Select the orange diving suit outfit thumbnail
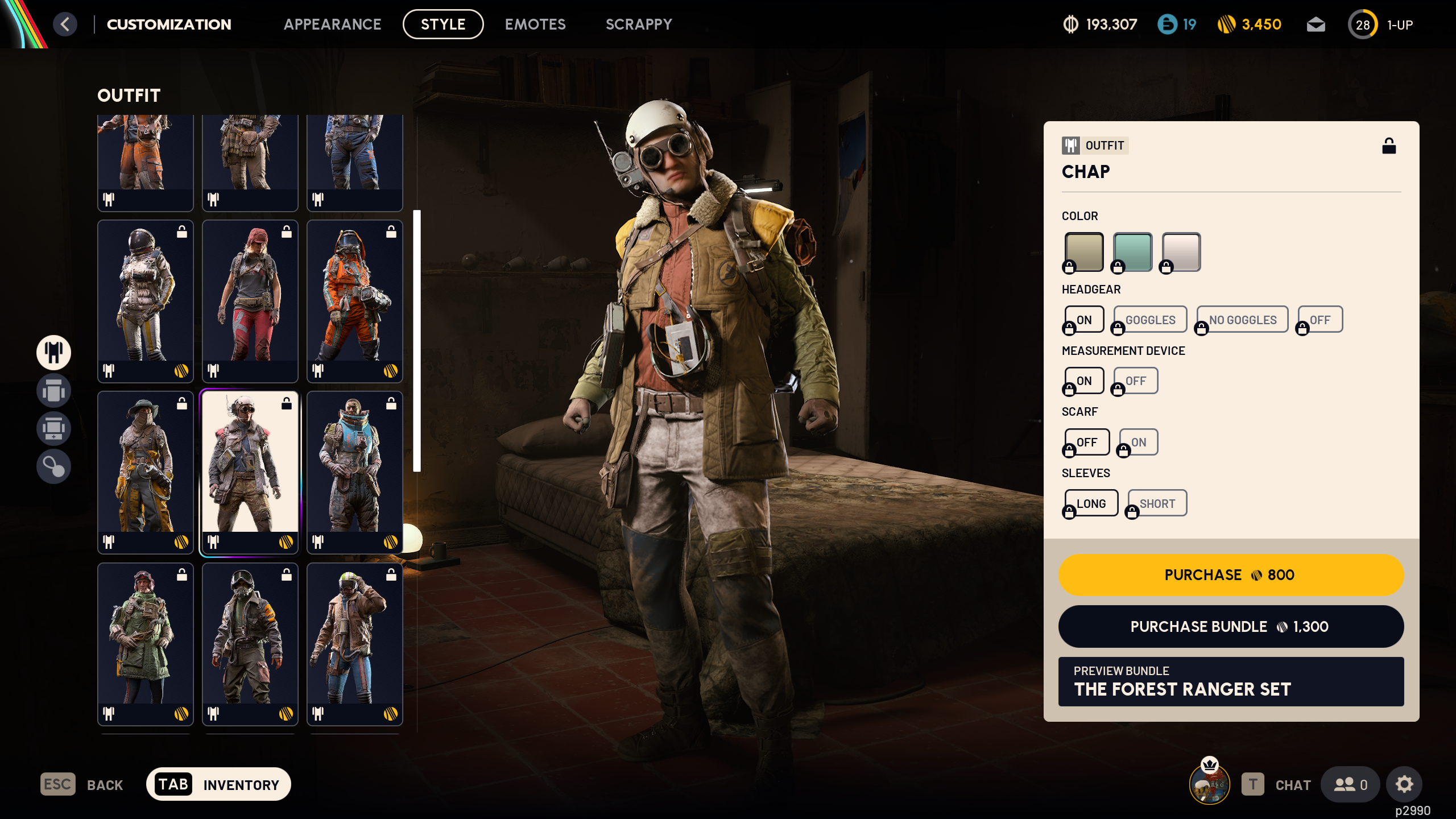The height and width of the screenshot is (819, 1456). 354,300
